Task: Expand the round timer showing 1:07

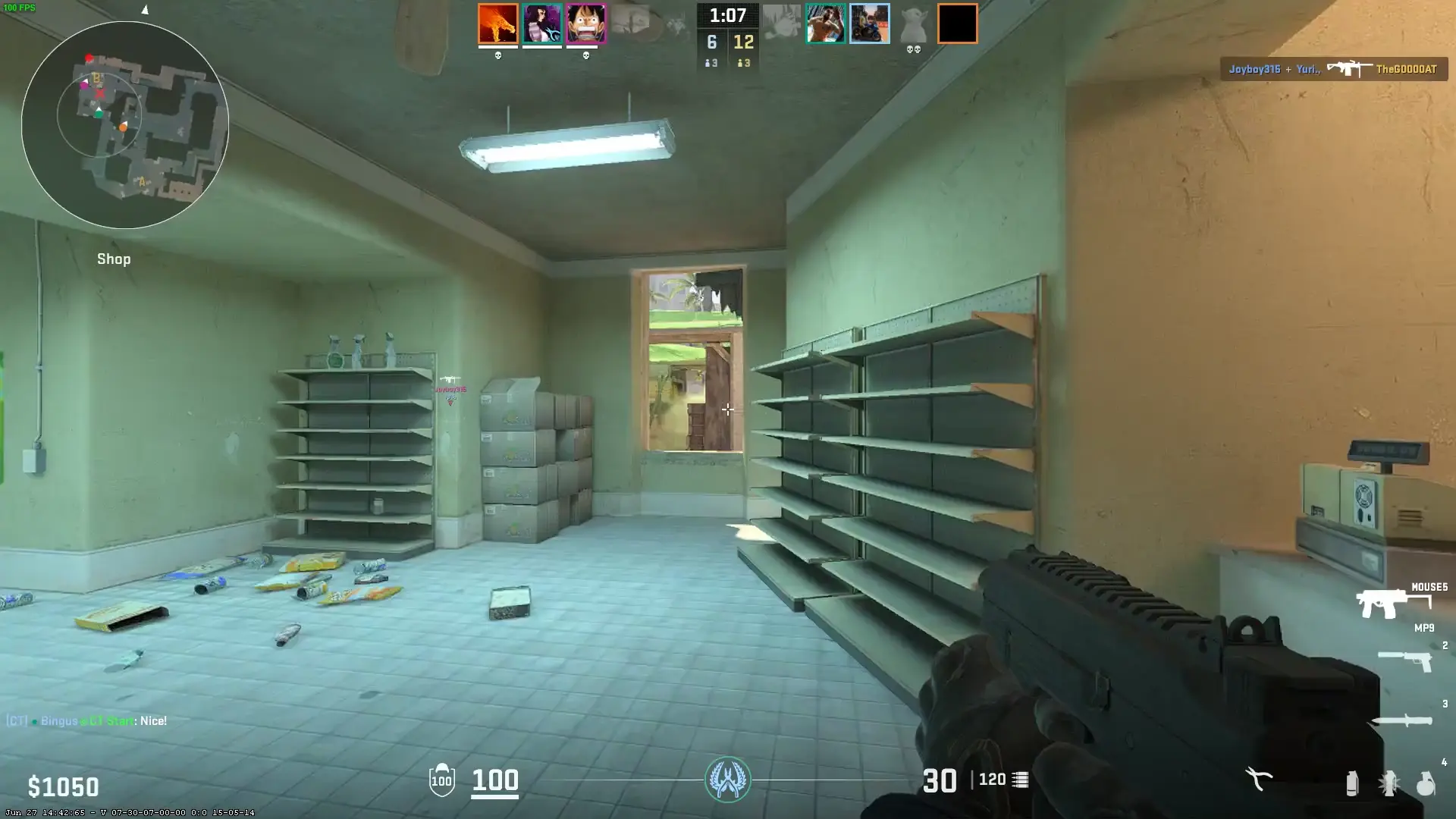Action: 728,15
